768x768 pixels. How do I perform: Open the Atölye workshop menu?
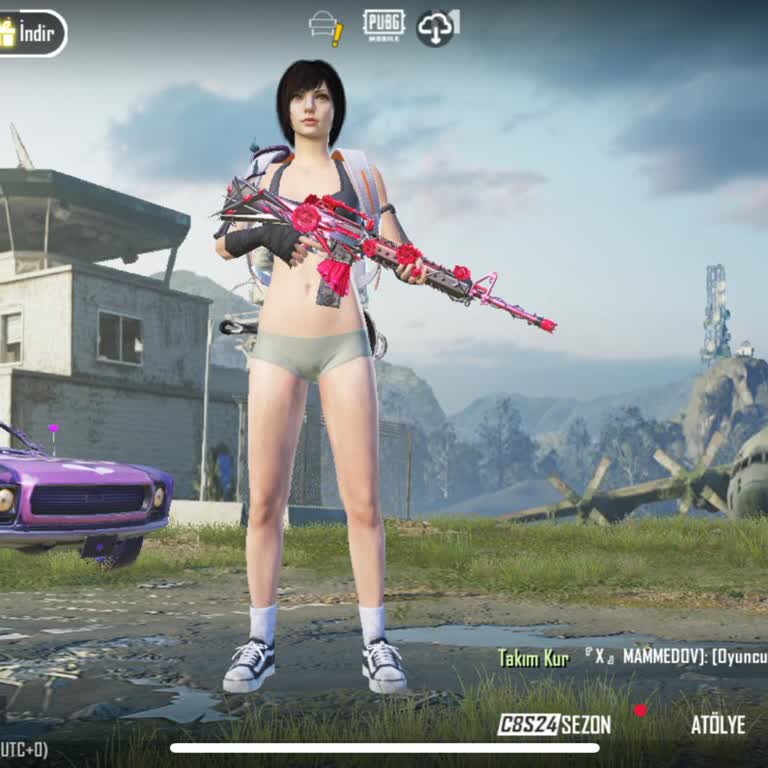718,724
